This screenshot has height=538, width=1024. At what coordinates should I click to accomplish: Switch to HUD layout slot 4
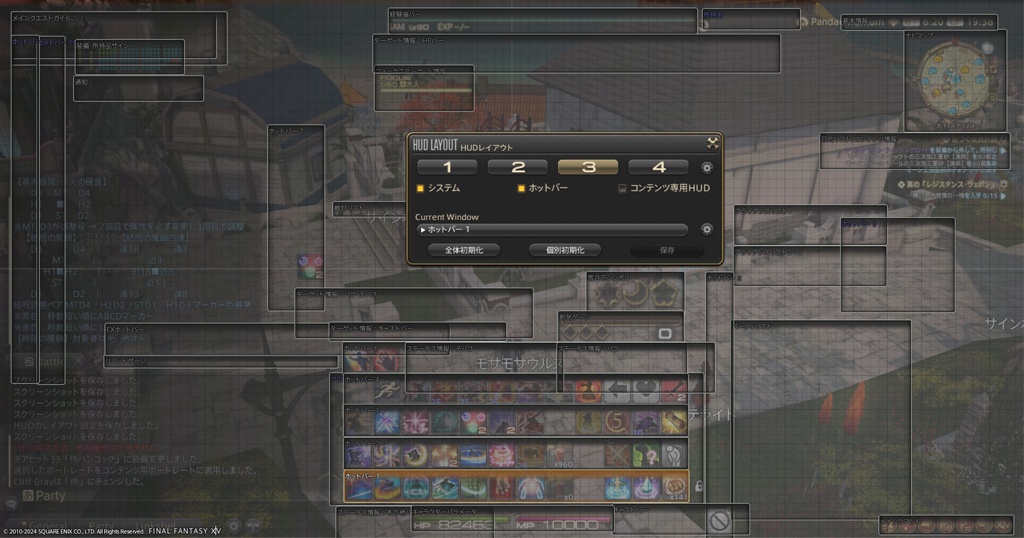658,167
